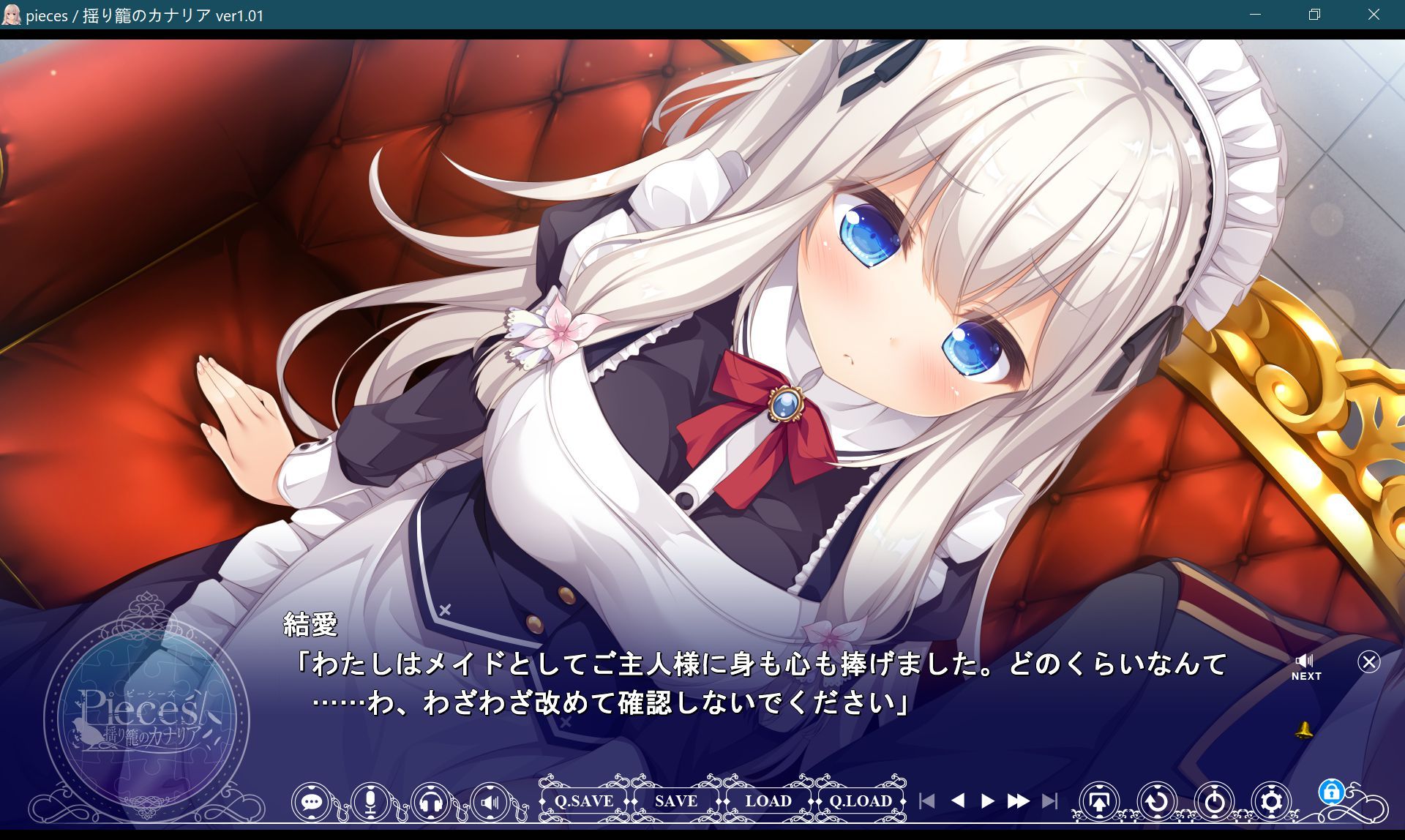Image resolution: width=1405 pixels, height=840 pixels.
Task: Open the message backlog
Action: coord(313,801)
